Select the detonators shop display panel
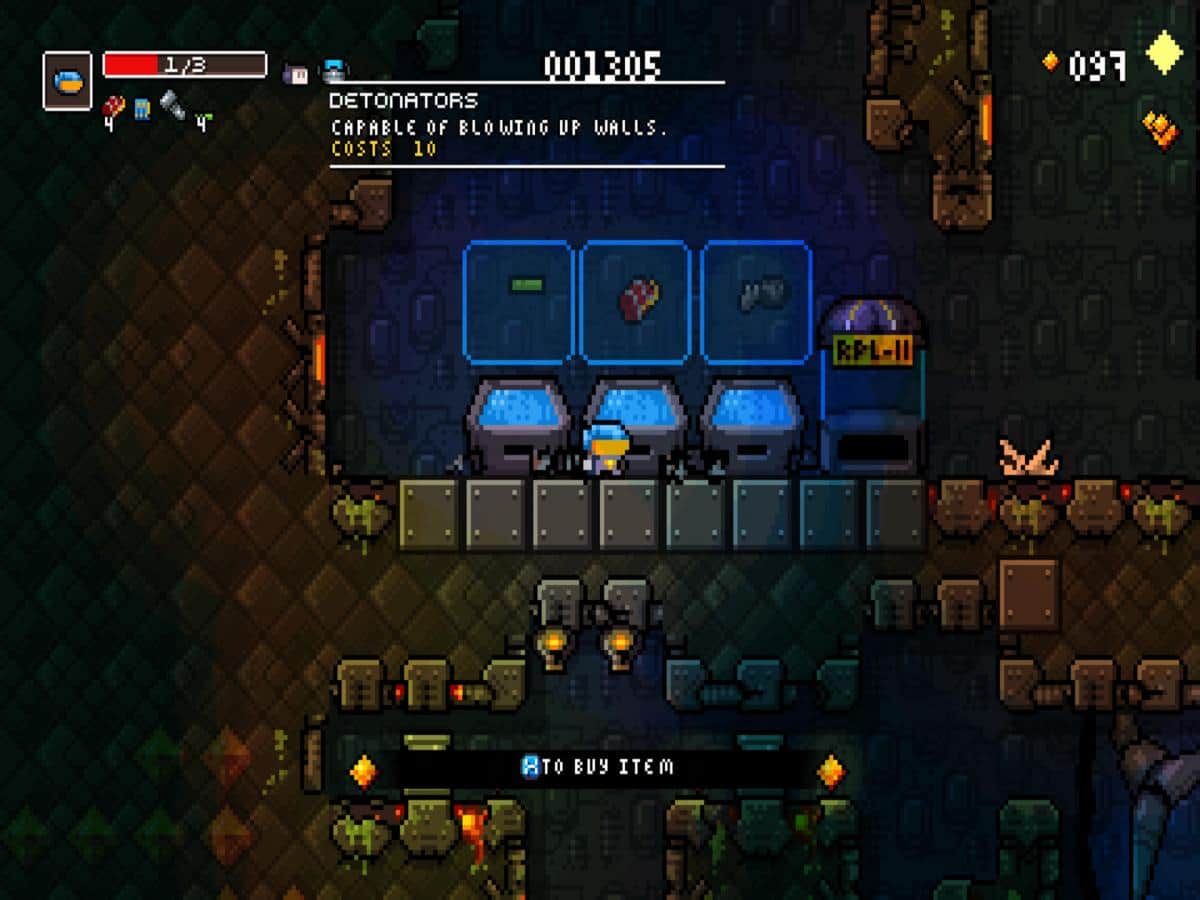1200x900 pixels. tap(635, 301)
